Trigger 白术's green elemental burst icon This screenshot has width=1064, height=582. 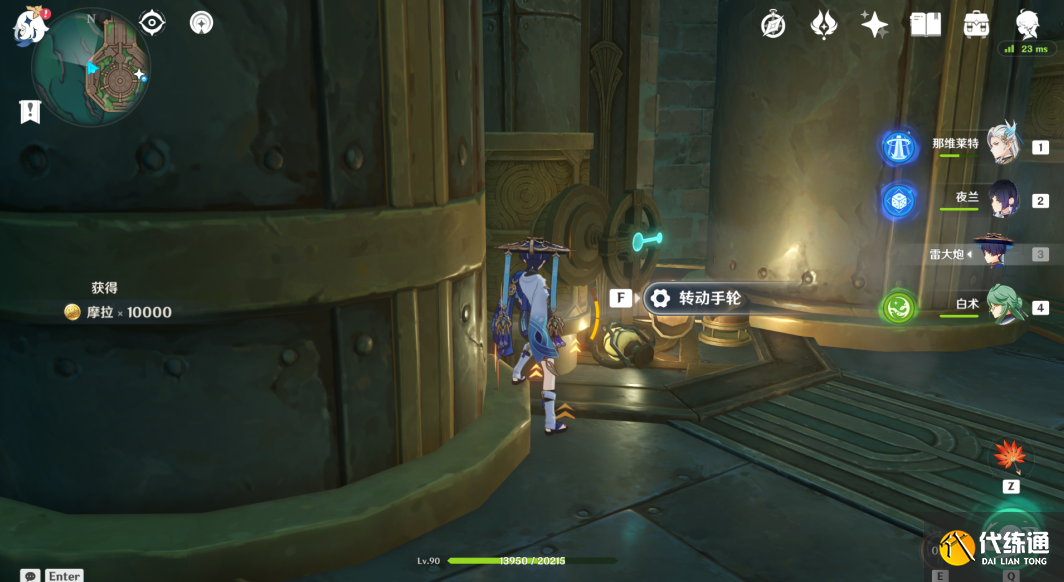[x=899, y=307]
